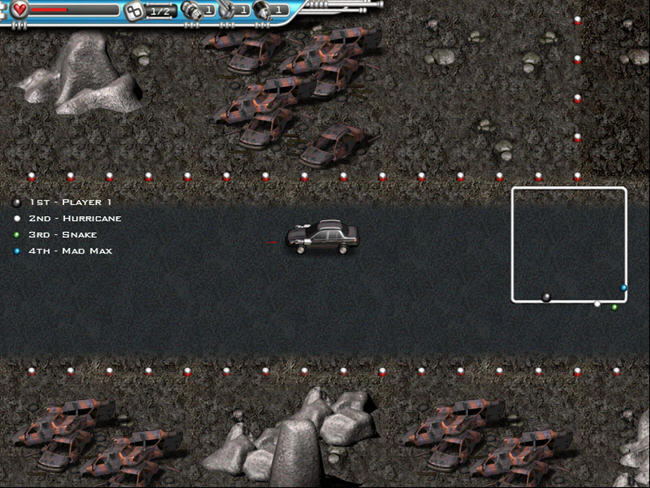Click the blue Mad Max dot on the minimap
Screen dimensions: 650x488
tap(624, 288)
